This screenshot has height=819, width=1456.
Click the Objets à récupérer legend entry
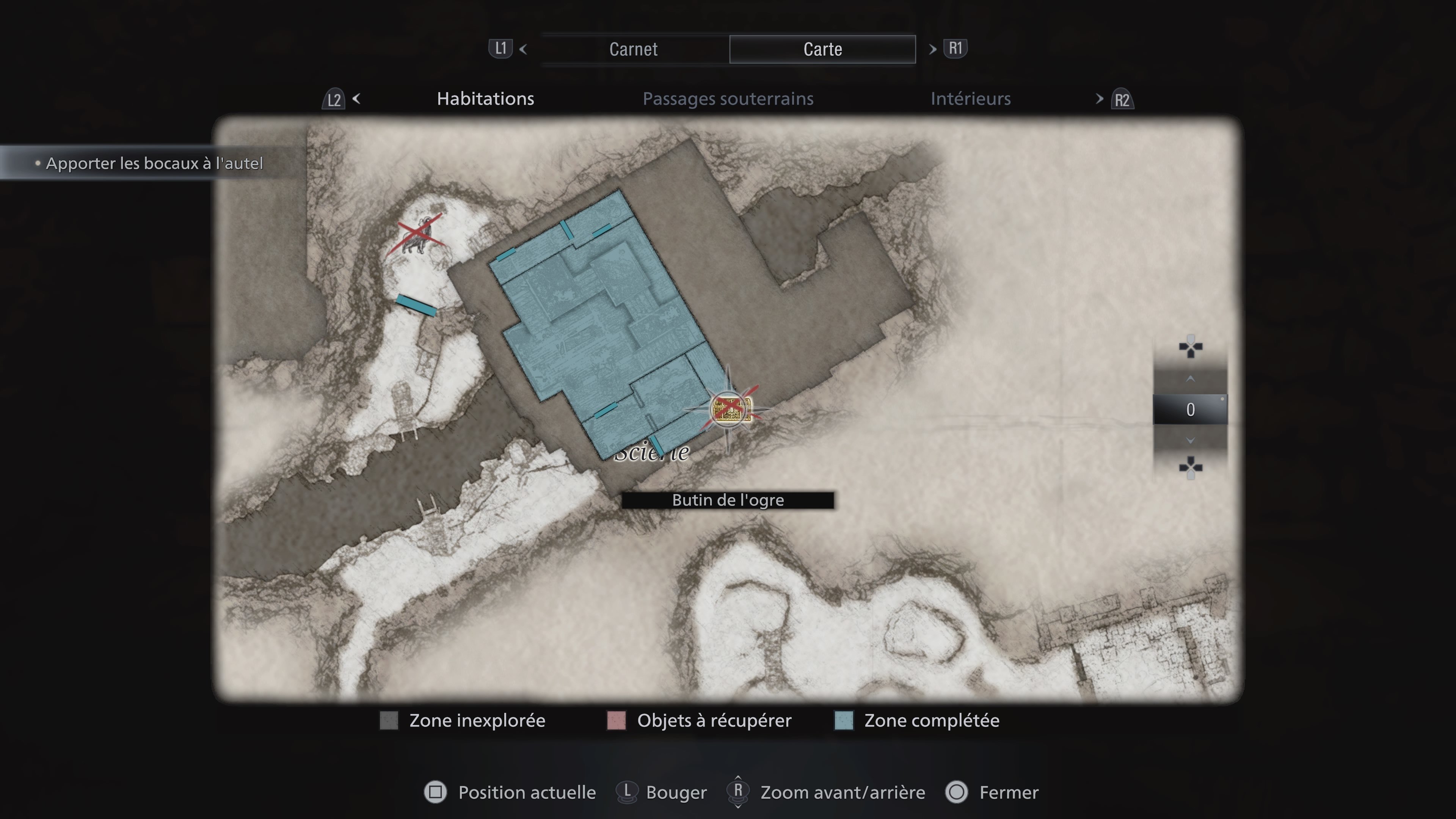coord(713,721)
